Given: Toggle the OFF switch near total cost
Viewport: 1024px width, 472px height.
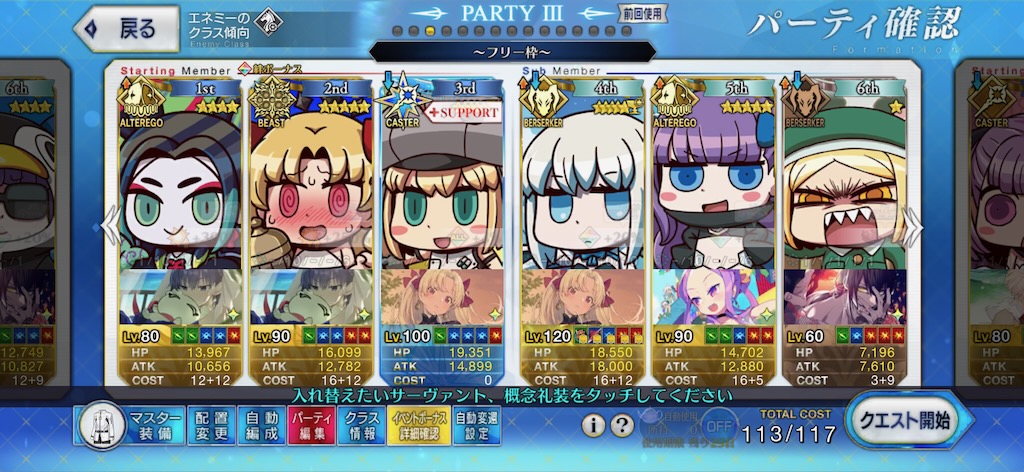Looking at the screenshot, I should pyautogui.click(x=712, y=424).
